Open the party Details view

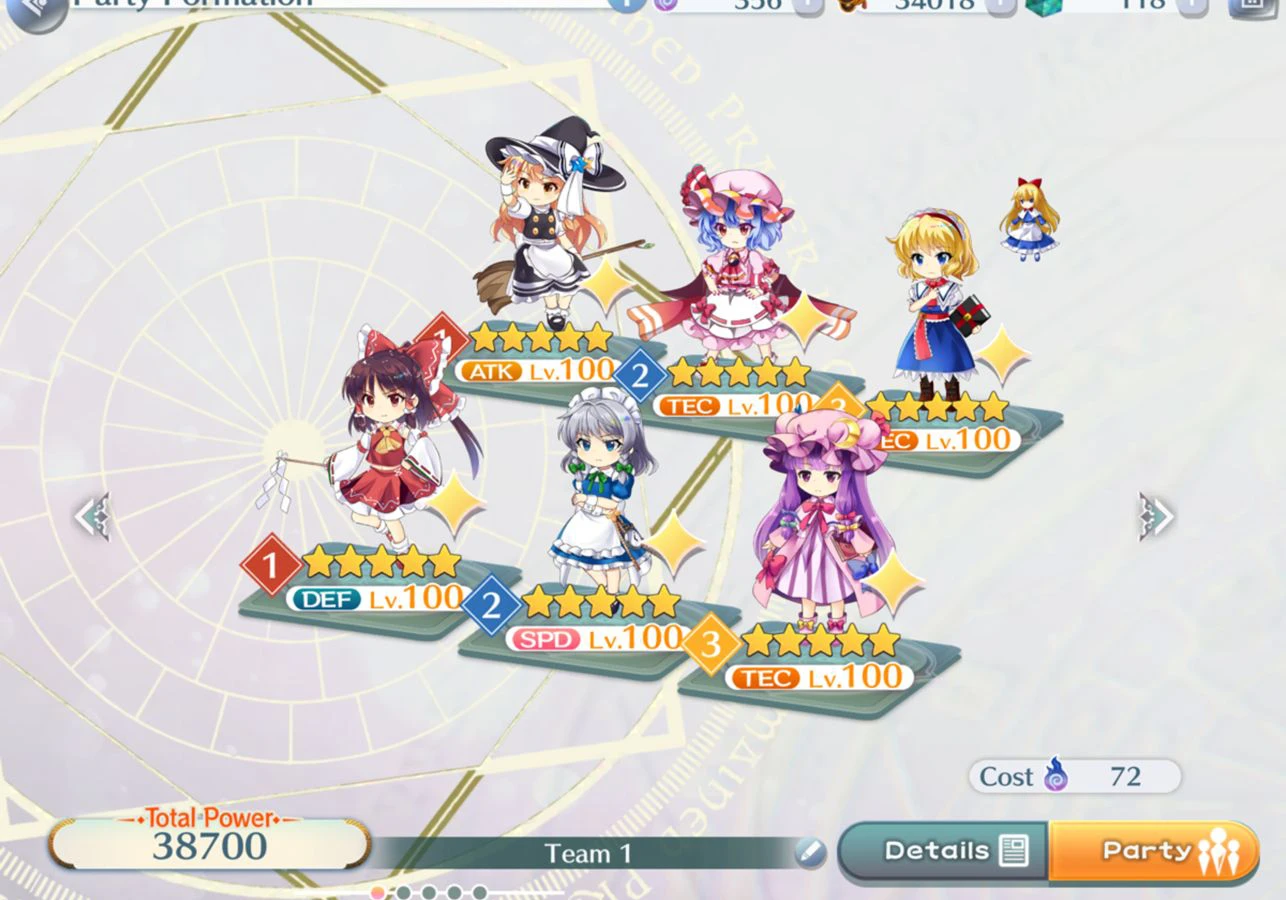tap(942, 851)
